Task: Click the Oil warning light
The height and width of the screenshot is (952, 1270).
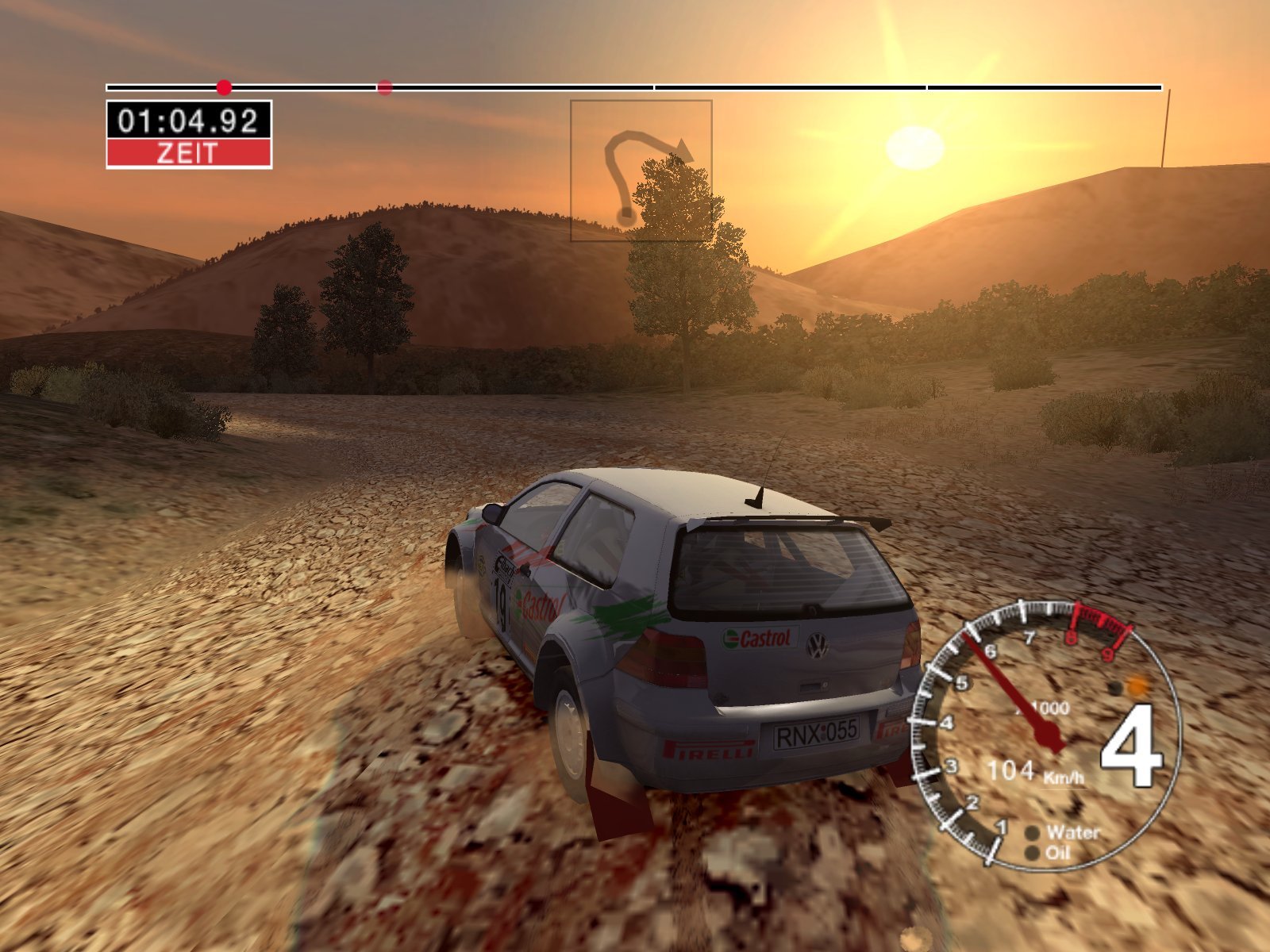Action: 1032,854
